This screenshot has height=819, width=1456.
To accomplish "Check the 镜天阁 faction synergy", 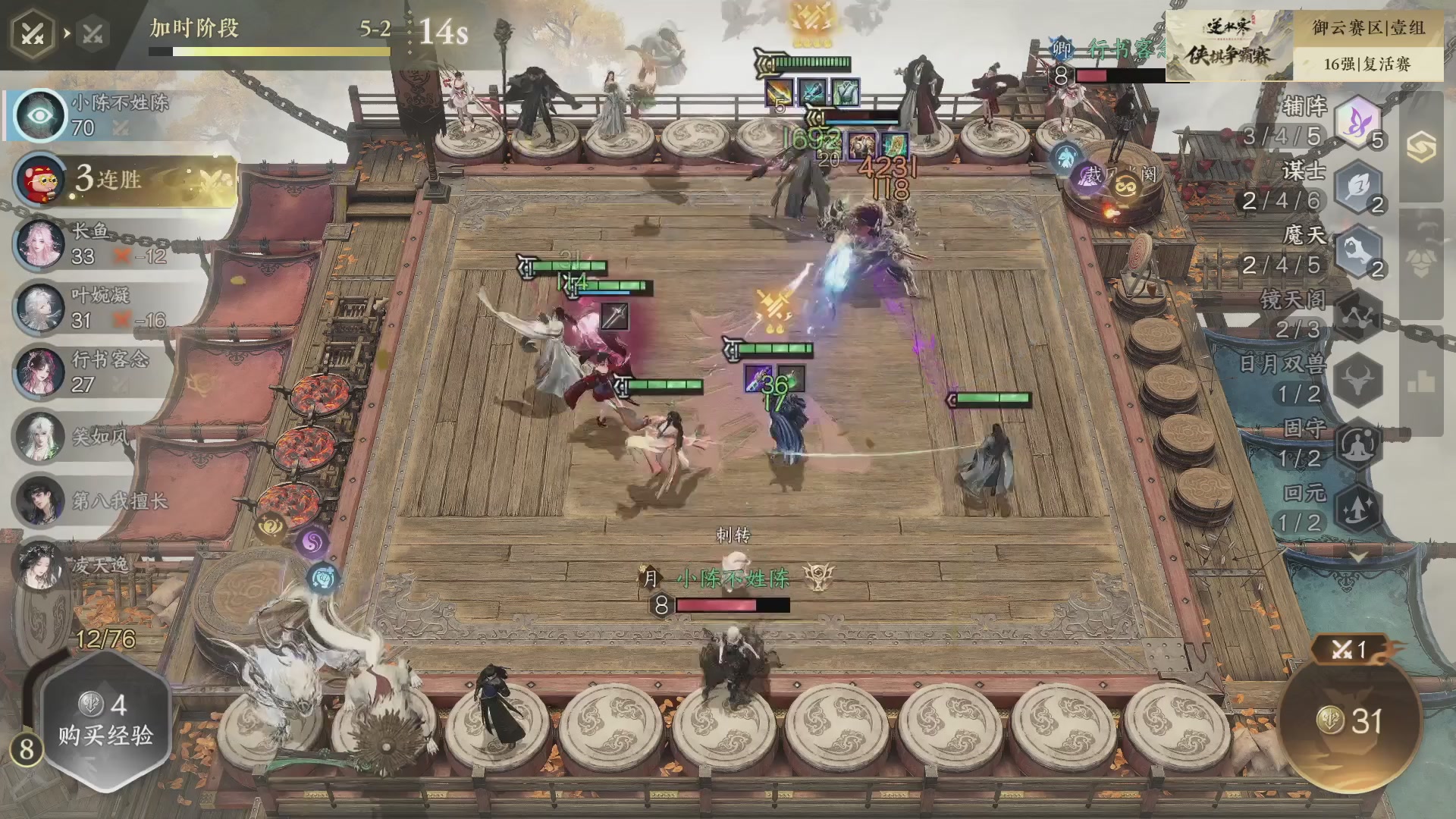I will 1357,315.
